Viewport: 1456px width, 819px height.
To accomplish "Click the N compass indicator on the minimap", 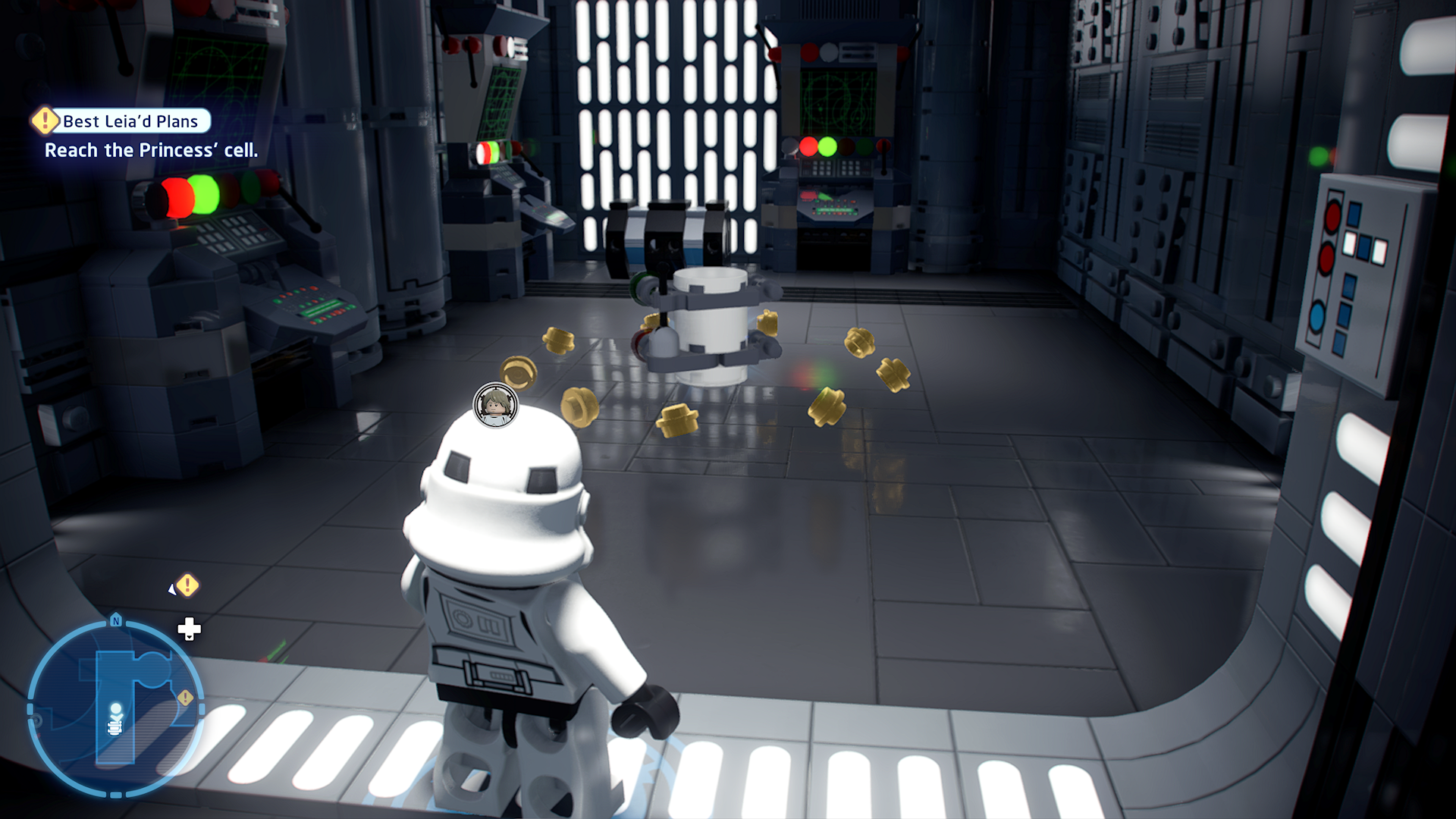I will (118, 621).
